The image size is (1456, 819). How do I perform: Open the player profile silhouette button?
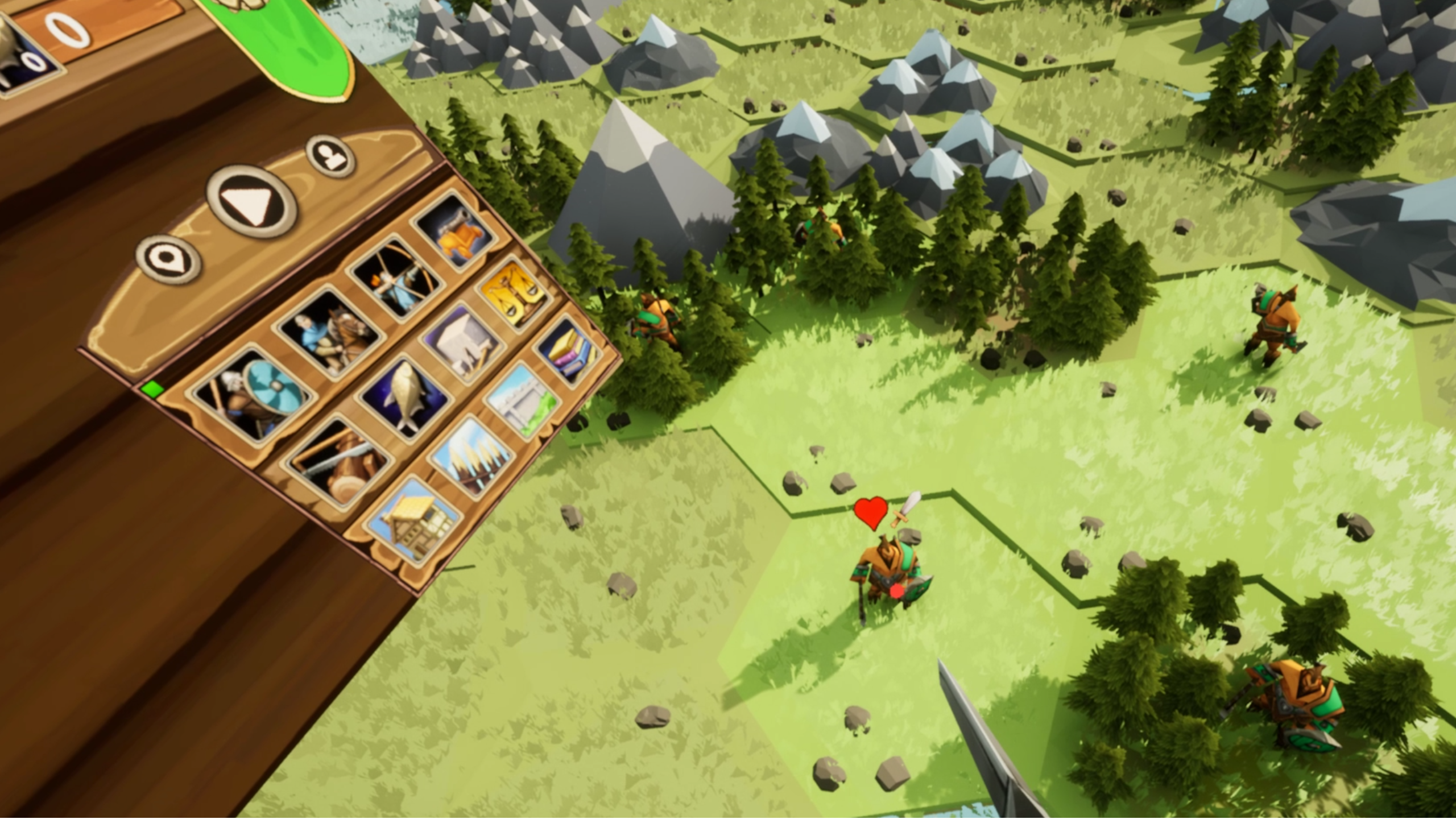(330, 155)
